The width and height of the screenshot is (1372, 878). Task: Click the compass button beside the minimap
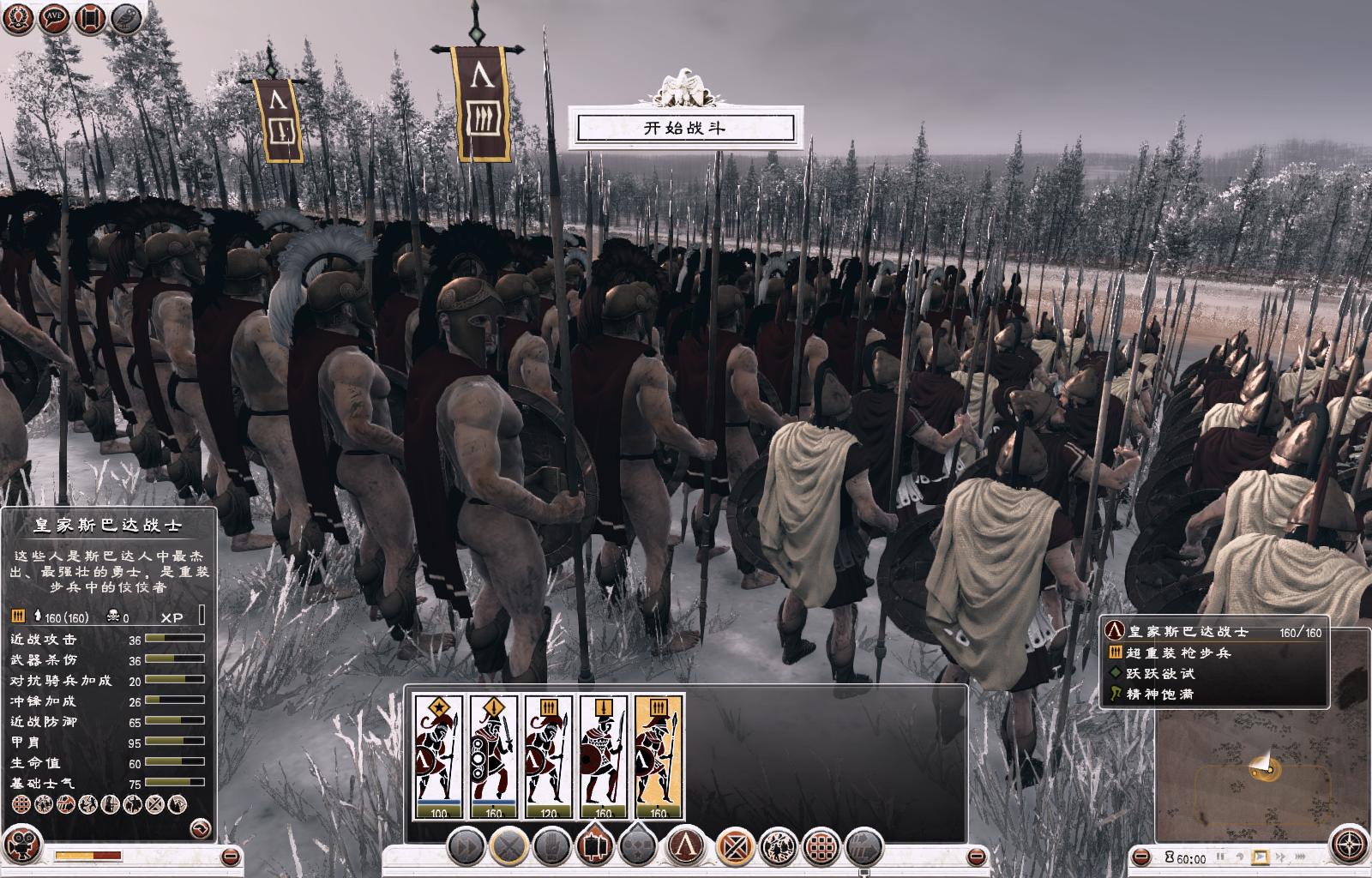(1350, 845)
